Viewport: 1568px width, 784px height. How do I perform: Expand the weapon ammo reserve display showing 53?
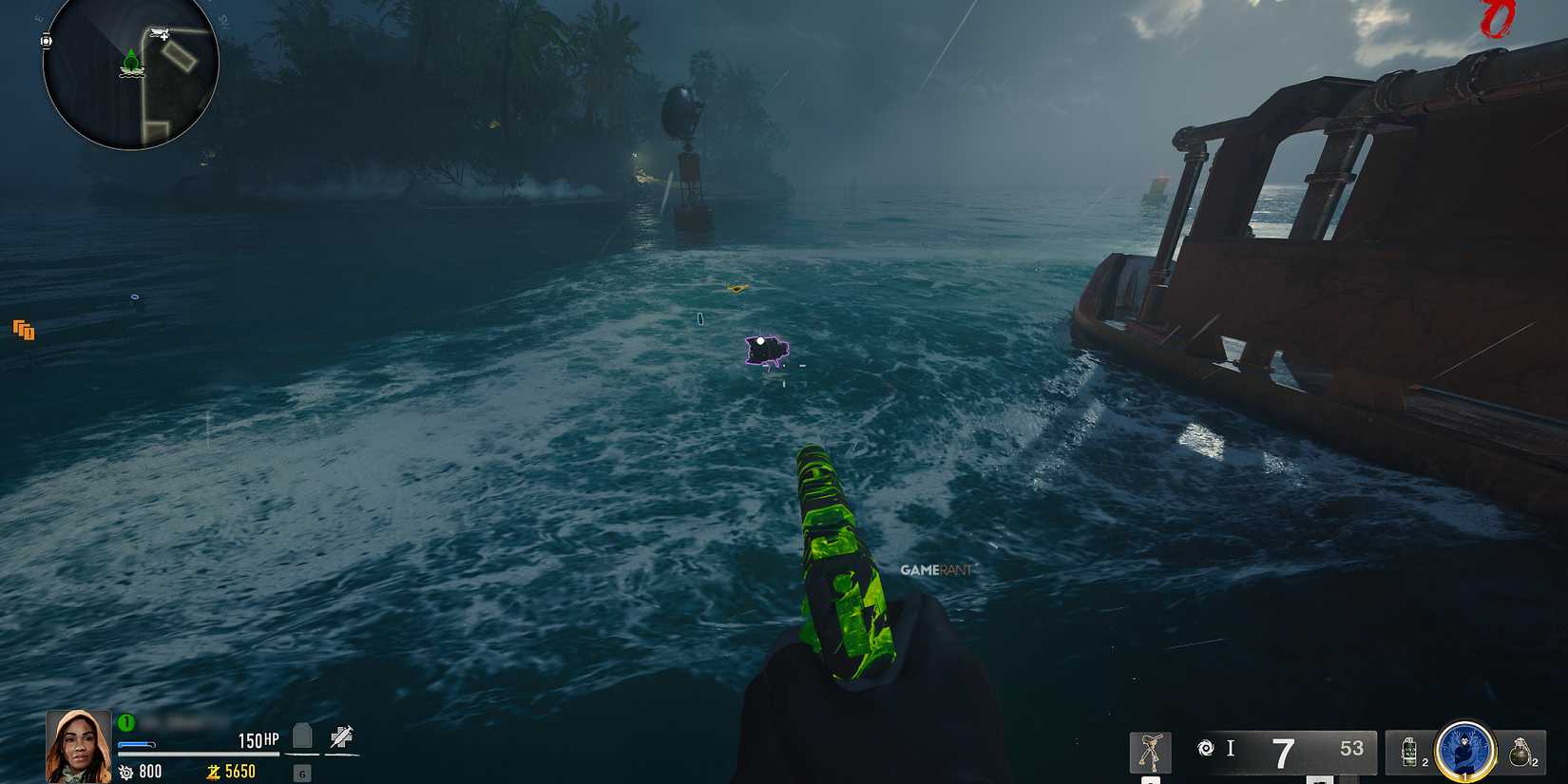(1351, 748)
